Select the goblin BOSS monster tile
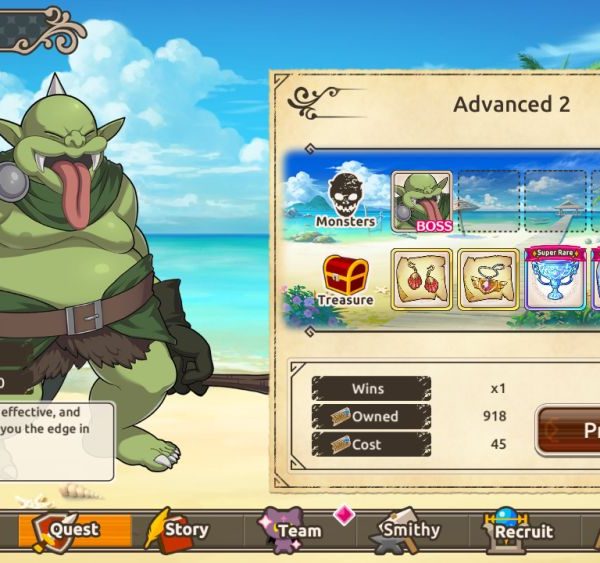 [x=421, y=202]
